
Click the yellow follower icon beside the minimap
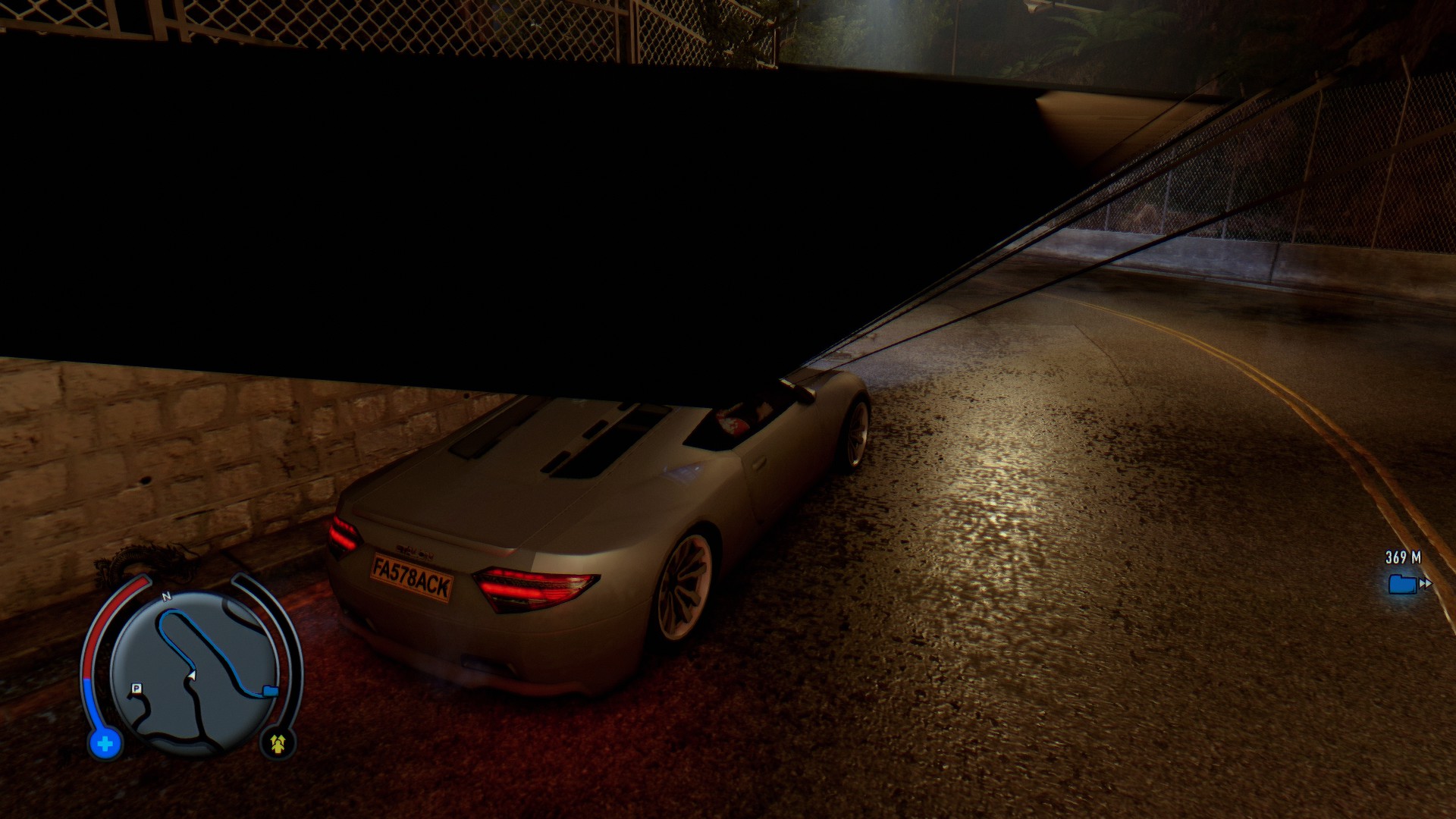278,743
